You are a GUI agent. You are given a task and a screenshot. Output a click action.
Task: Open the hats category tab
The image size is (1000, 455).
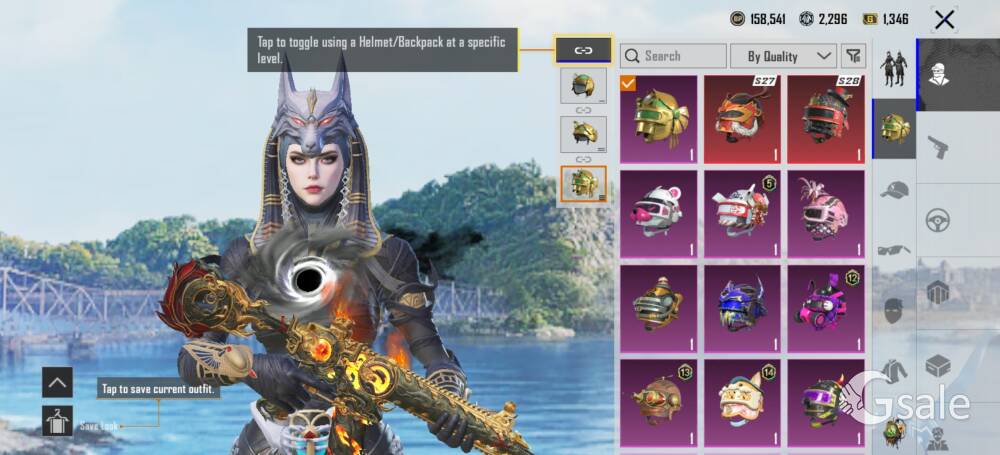(894, 190)
